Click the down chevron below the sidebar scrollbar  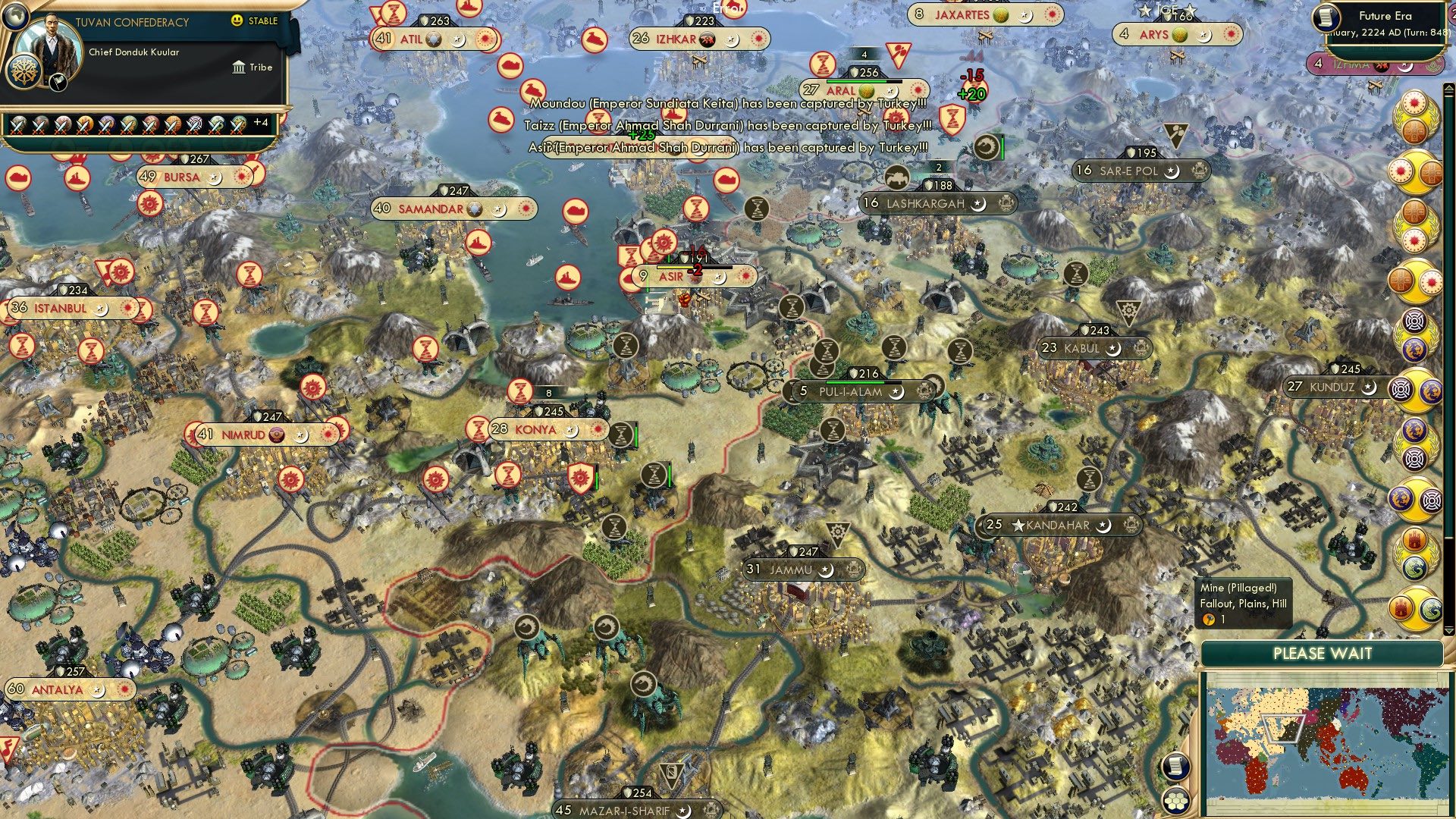[x=1448, y=630]
